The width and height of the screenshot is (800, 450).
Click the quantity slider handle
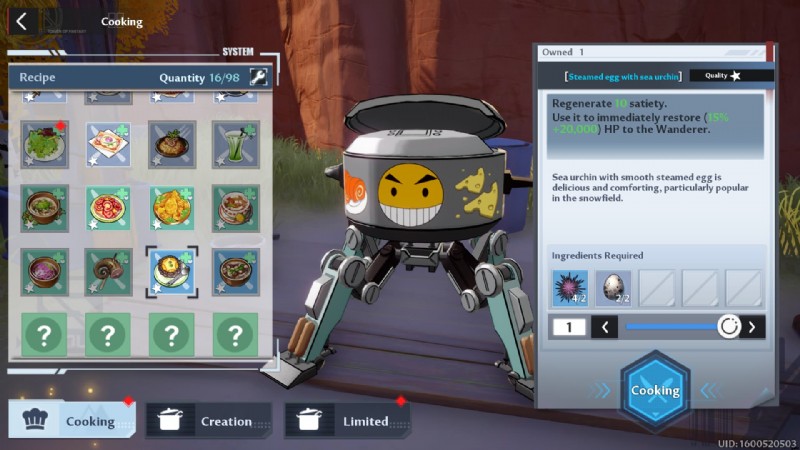pyautogui.click(x=729, y=326)
